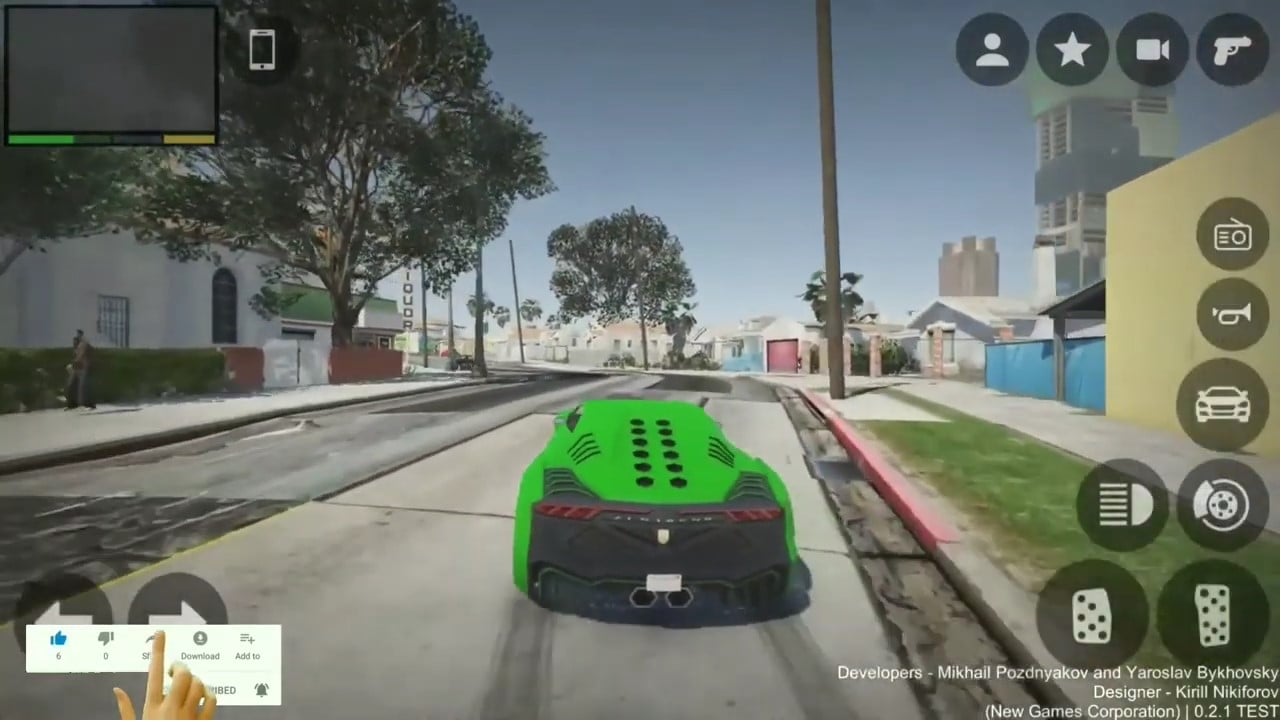Select the pistol weapon button
The height and width of the screenshot is (722, 1281).
1232,49
